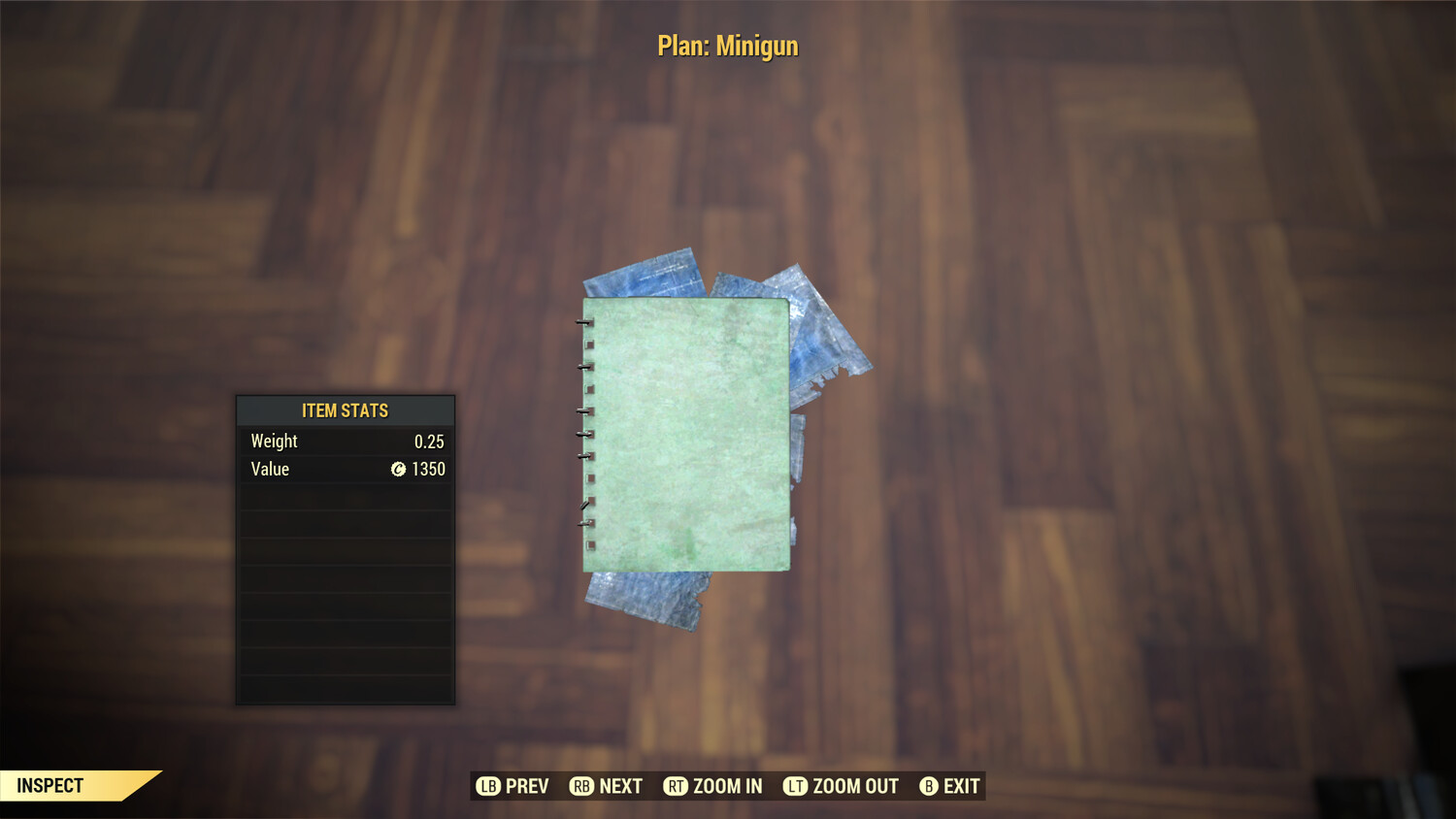Click the B exit button icon

(x=928, y=786)
